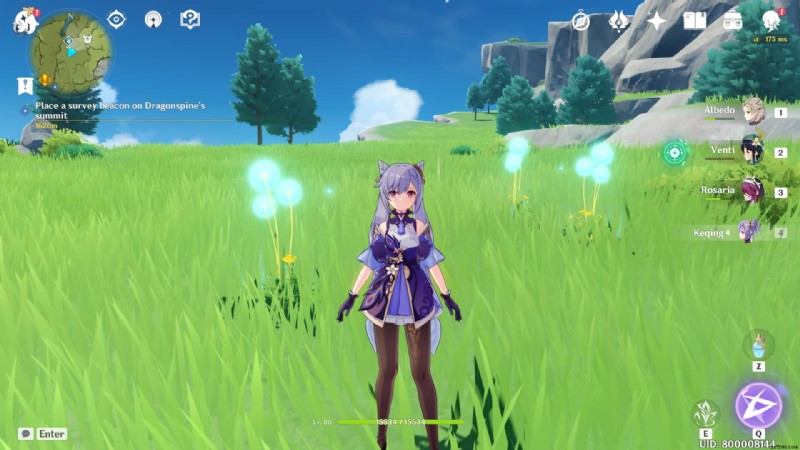
Task: Select Keqing in the party list
Action: click(x=749, y=232)
